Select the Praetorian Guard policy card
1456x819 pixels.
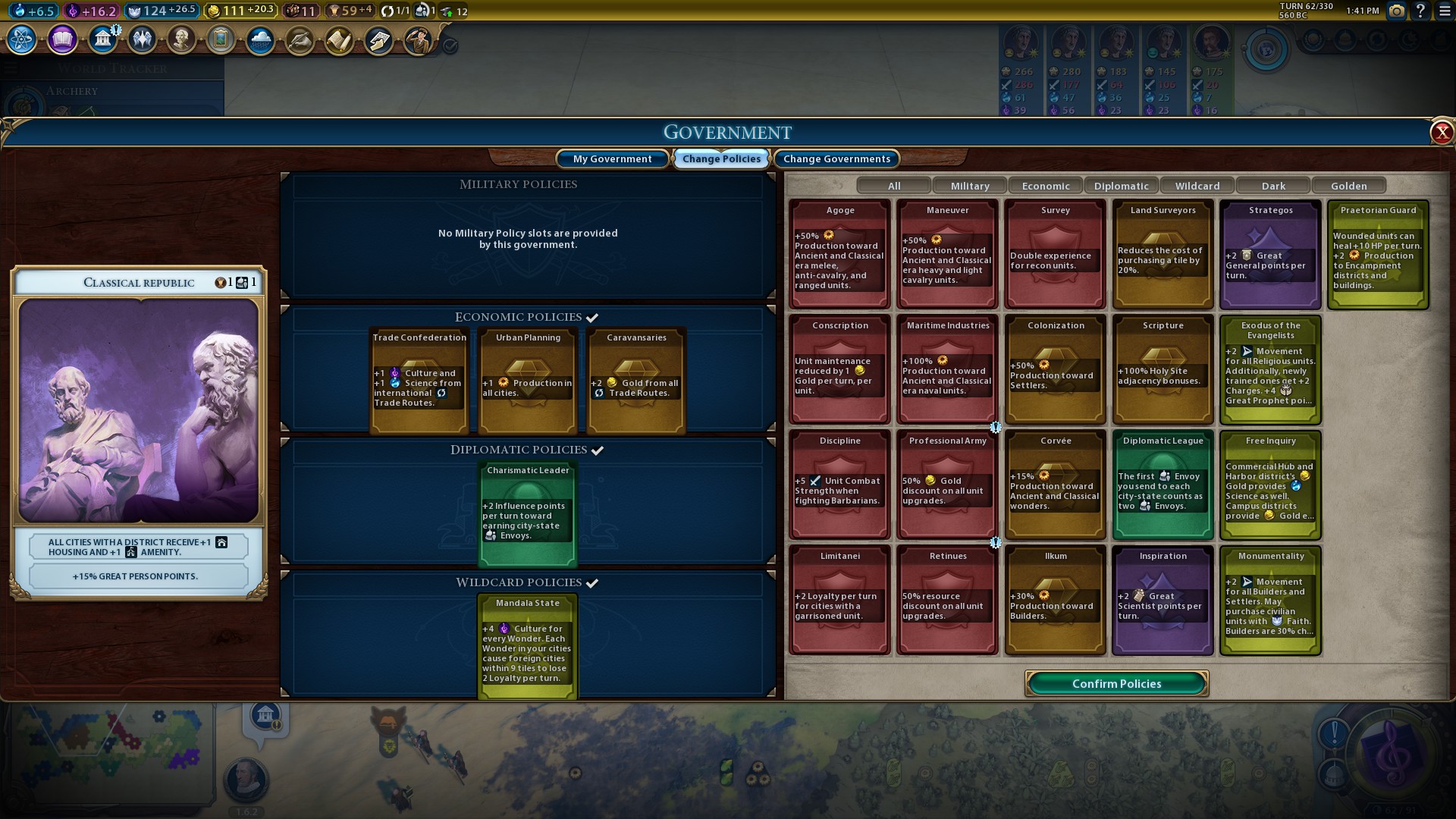[x=1378, y=255]
